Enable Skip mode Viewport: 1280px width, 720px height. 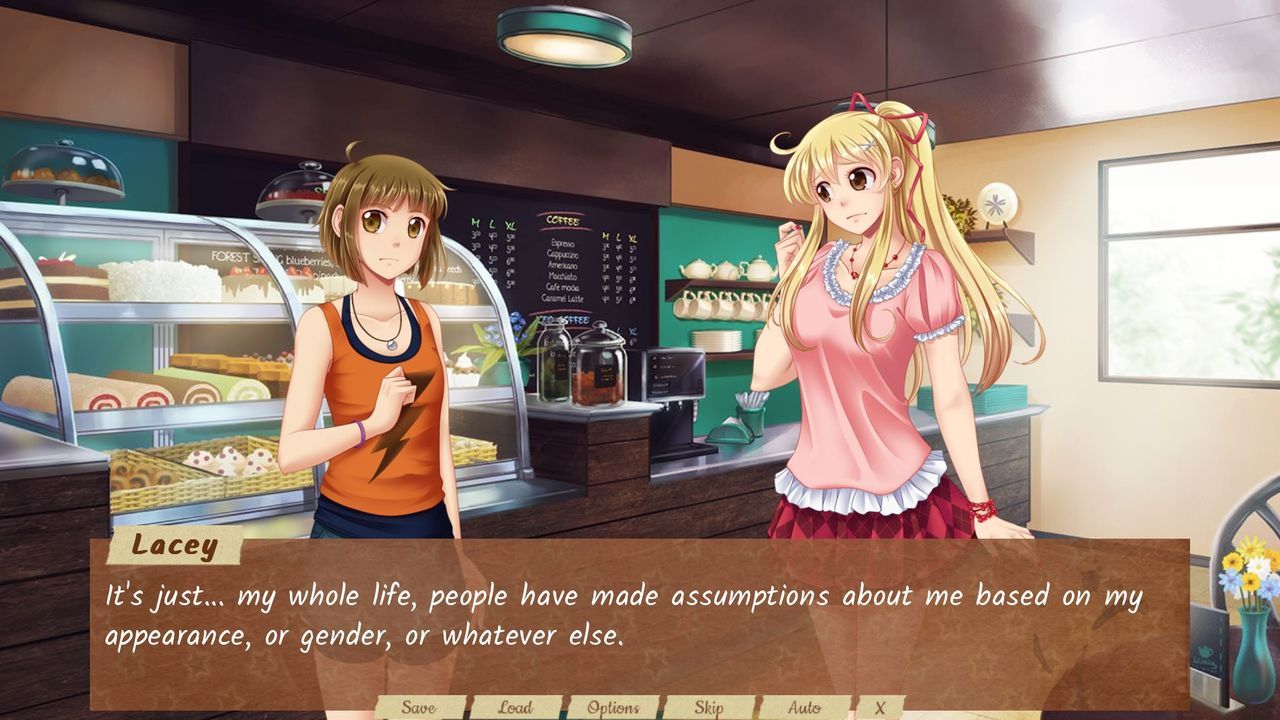point(707,706)
